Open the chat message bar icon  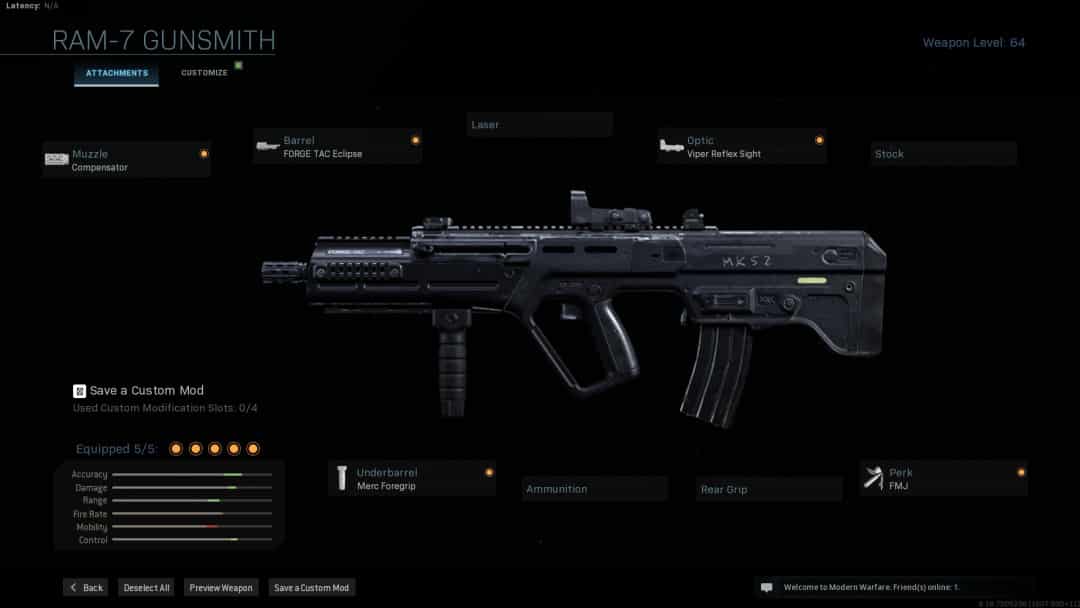coord(767,588)
